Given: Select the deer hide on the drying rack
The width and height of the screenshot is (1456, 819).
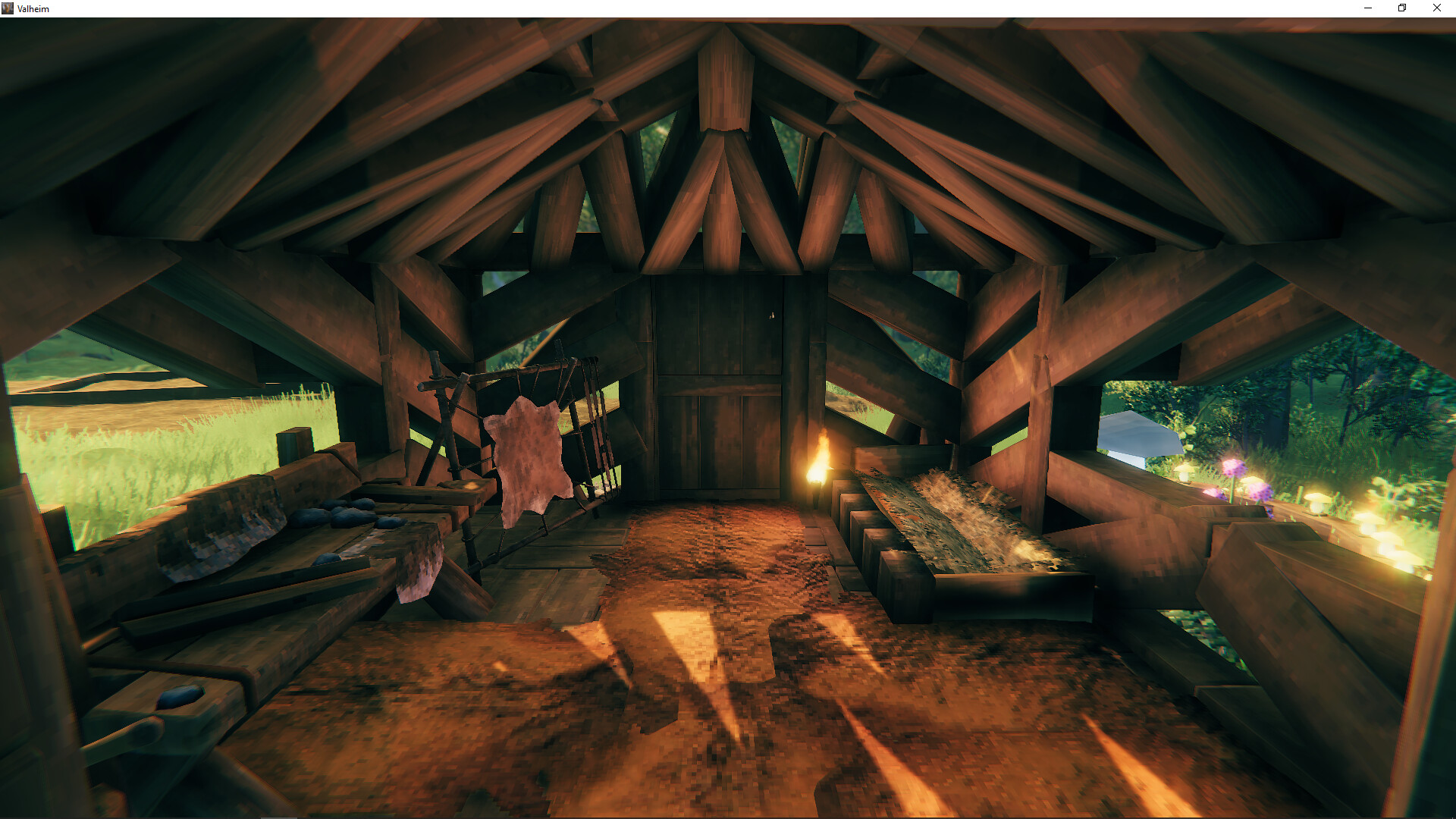Looking at the screenshot, I should (527, 455).
